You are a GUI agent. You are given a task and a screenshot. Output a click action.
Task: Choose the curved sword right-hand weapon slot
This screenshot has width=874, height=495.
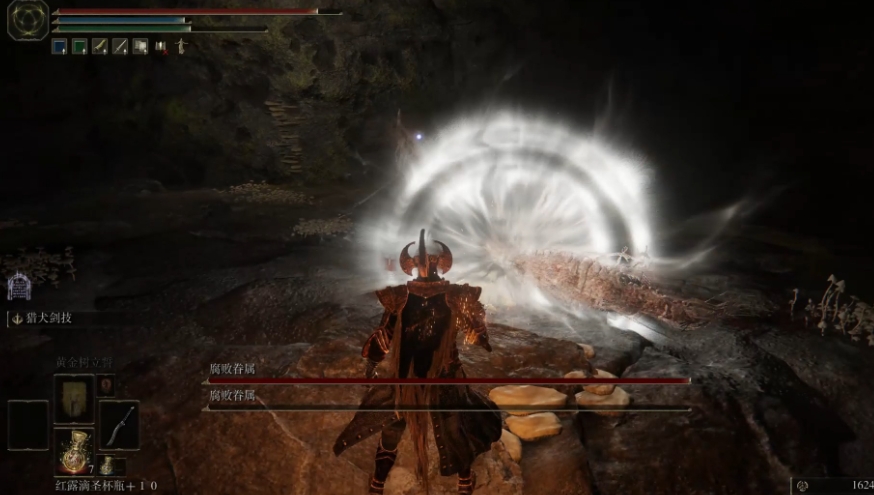click(x=119, y=425)
